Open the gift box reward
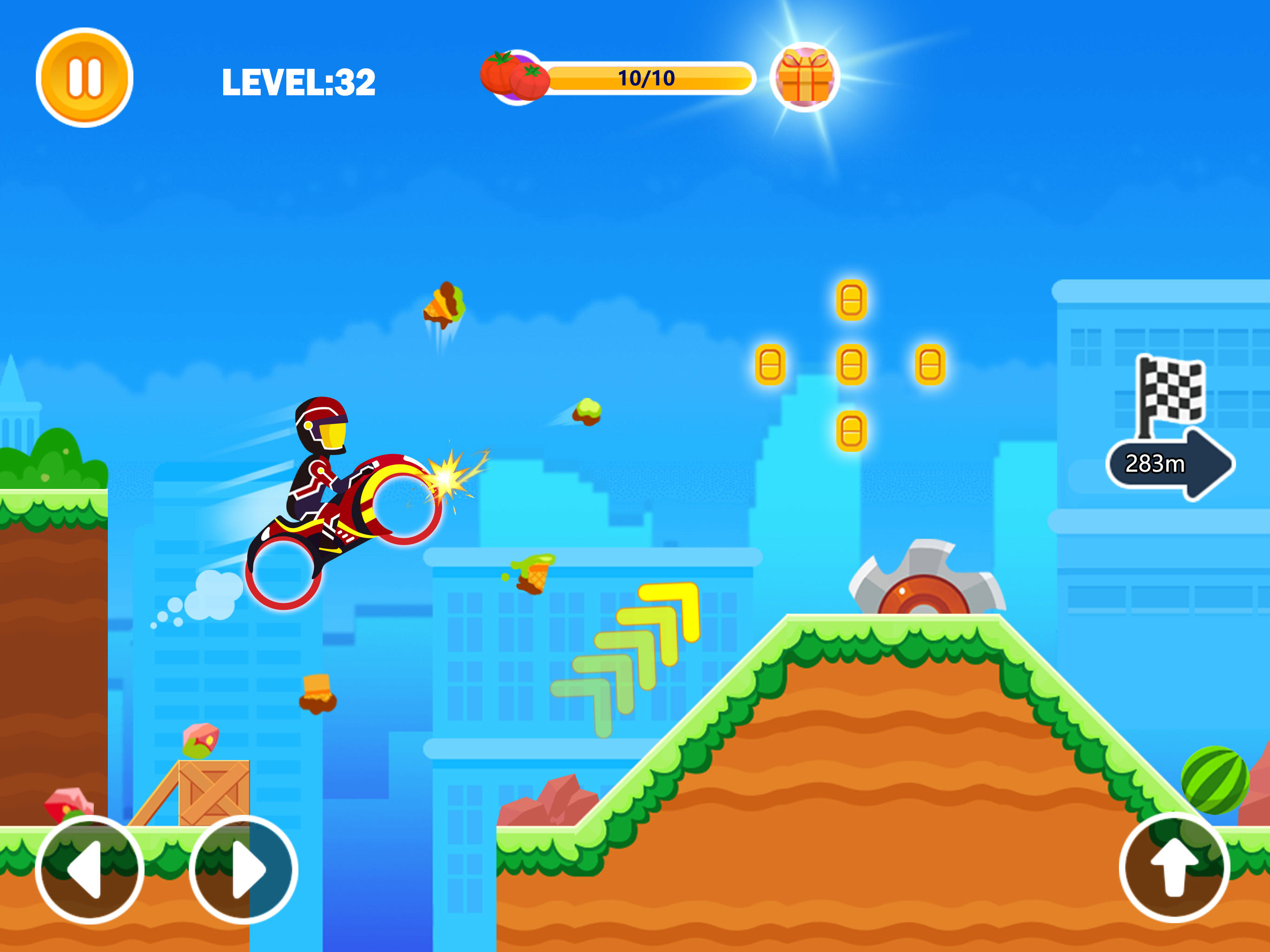The height and width of the screenshot is (952, 1270). 806,78
